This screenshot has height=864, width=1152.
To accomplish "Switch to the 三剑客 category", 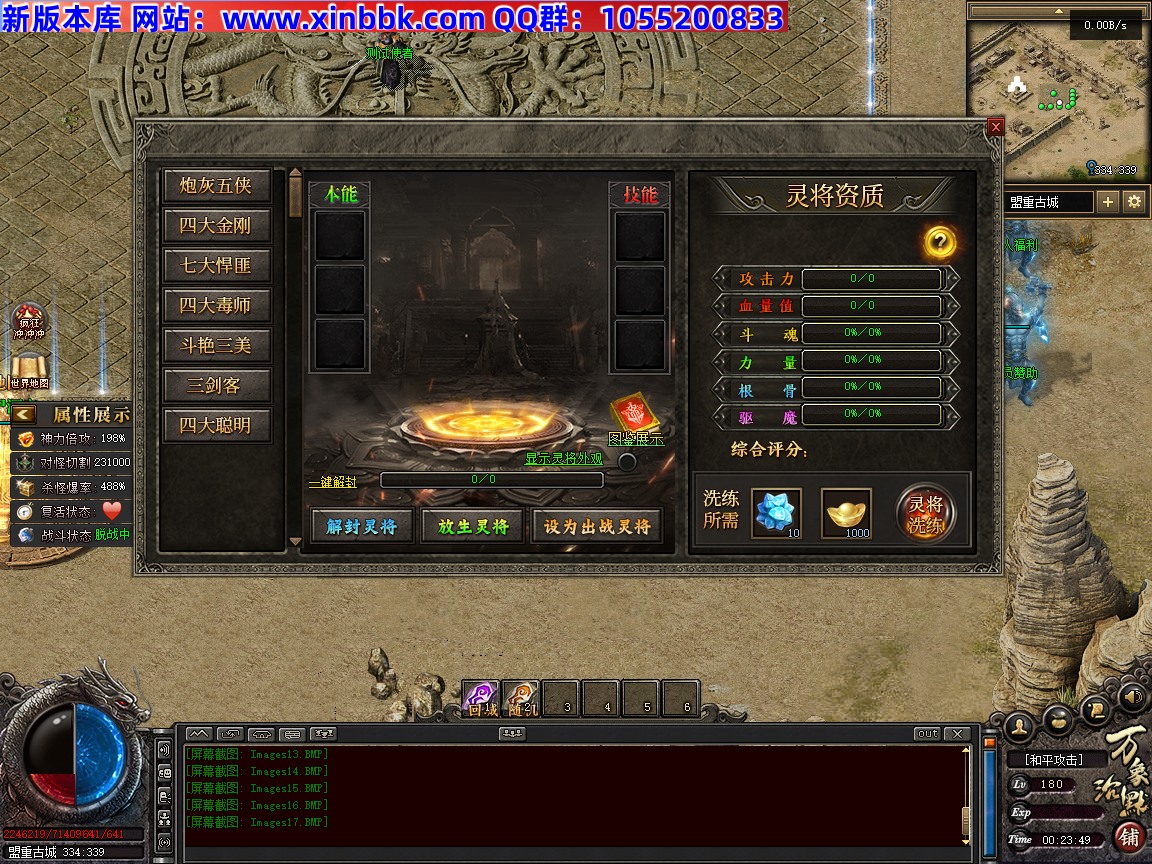I will (216, 386).
